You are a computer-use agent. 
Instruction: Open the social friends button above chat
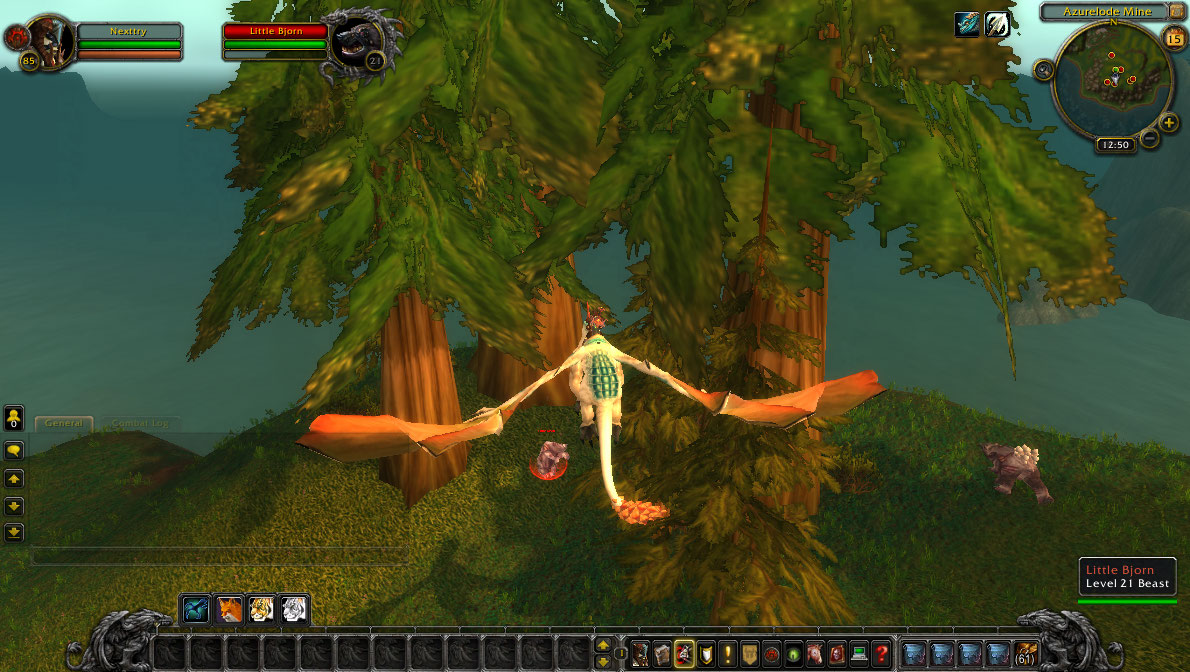pos(14,416)
